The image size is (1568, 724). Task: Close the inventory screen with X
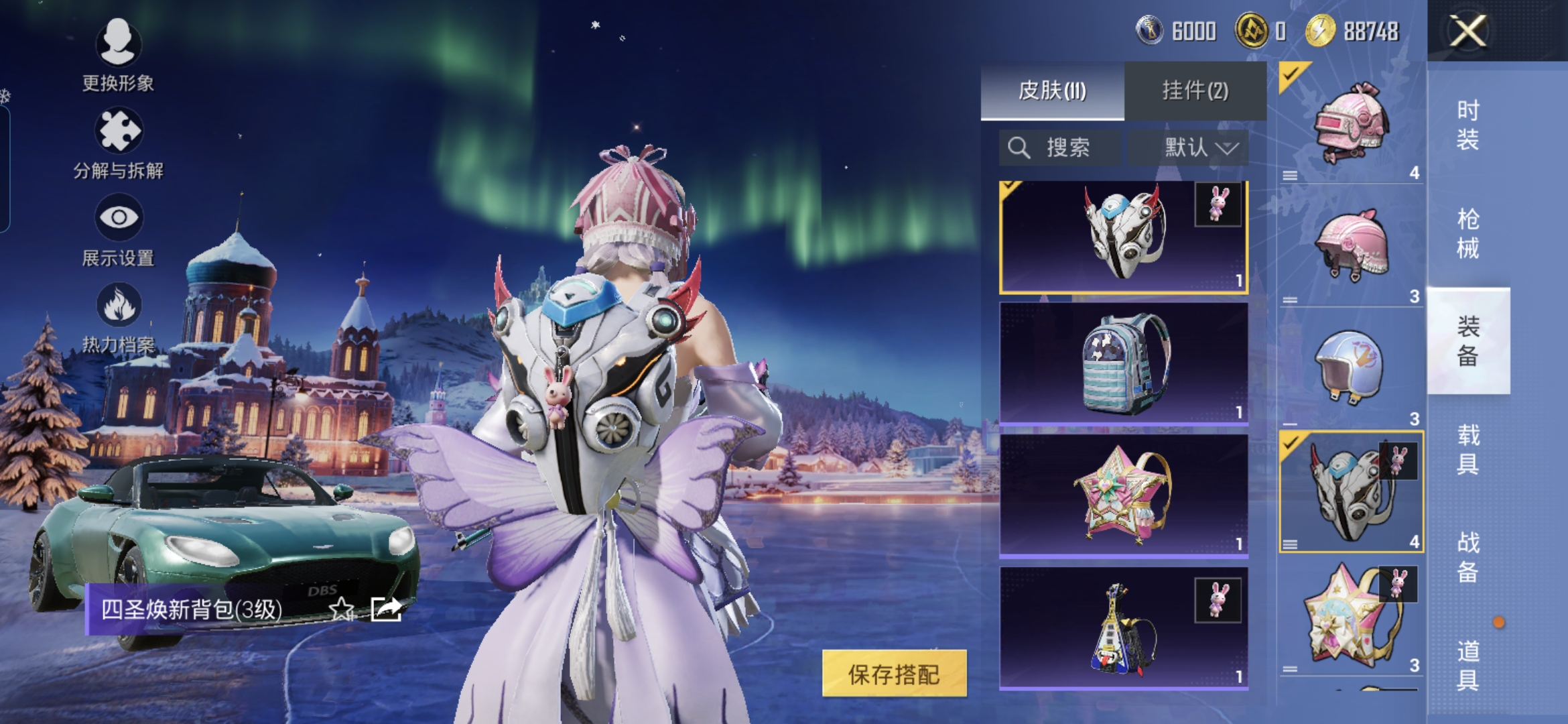(x=1467, y=31)
